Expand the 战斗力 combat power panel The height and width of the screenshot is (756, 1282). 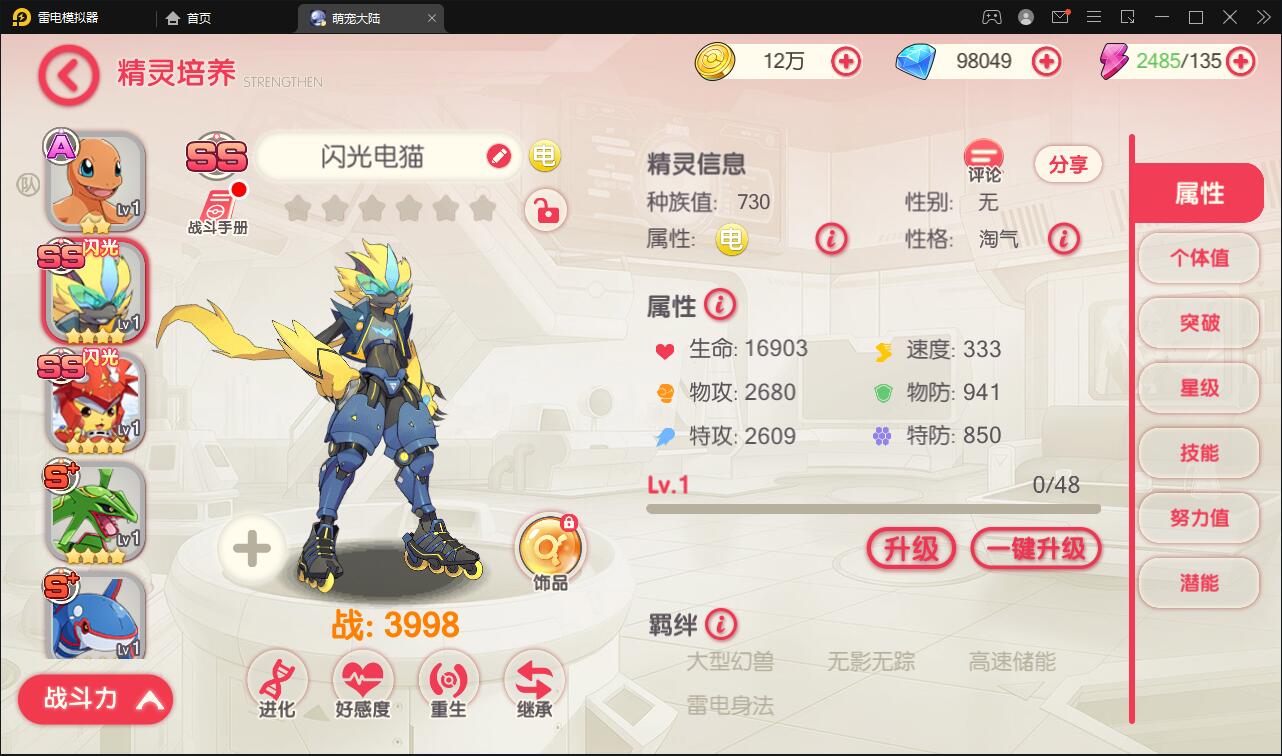[x=95, y=699]
